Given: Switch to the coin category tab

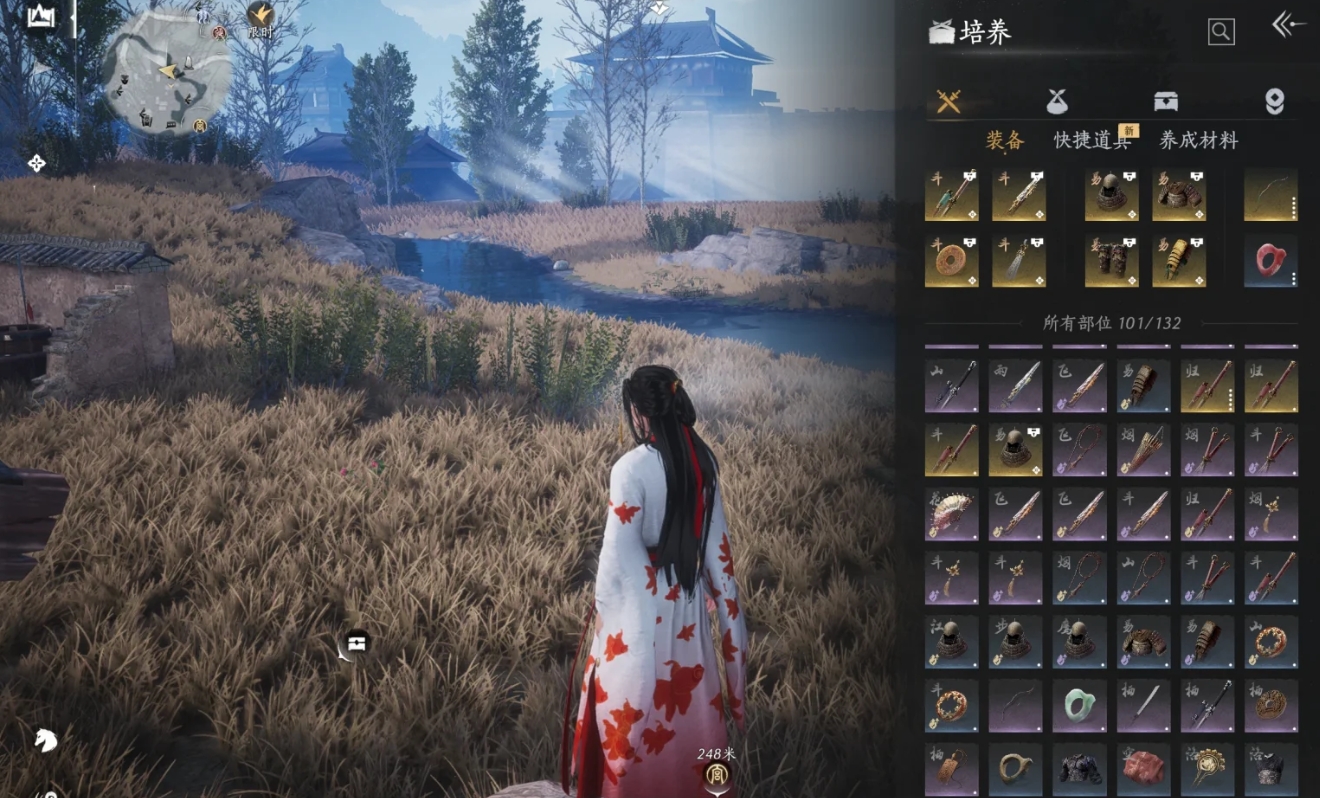Looking at the screenshot, I should (1274, 101).
